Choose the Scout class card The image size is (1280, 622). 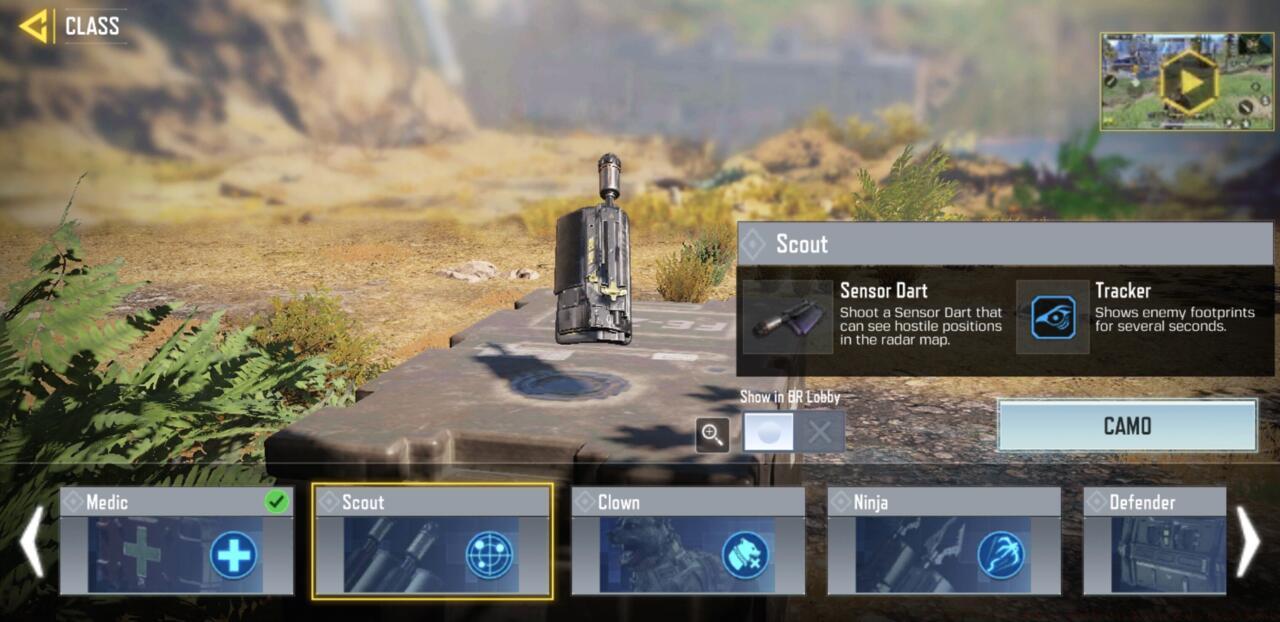point(432,541)
